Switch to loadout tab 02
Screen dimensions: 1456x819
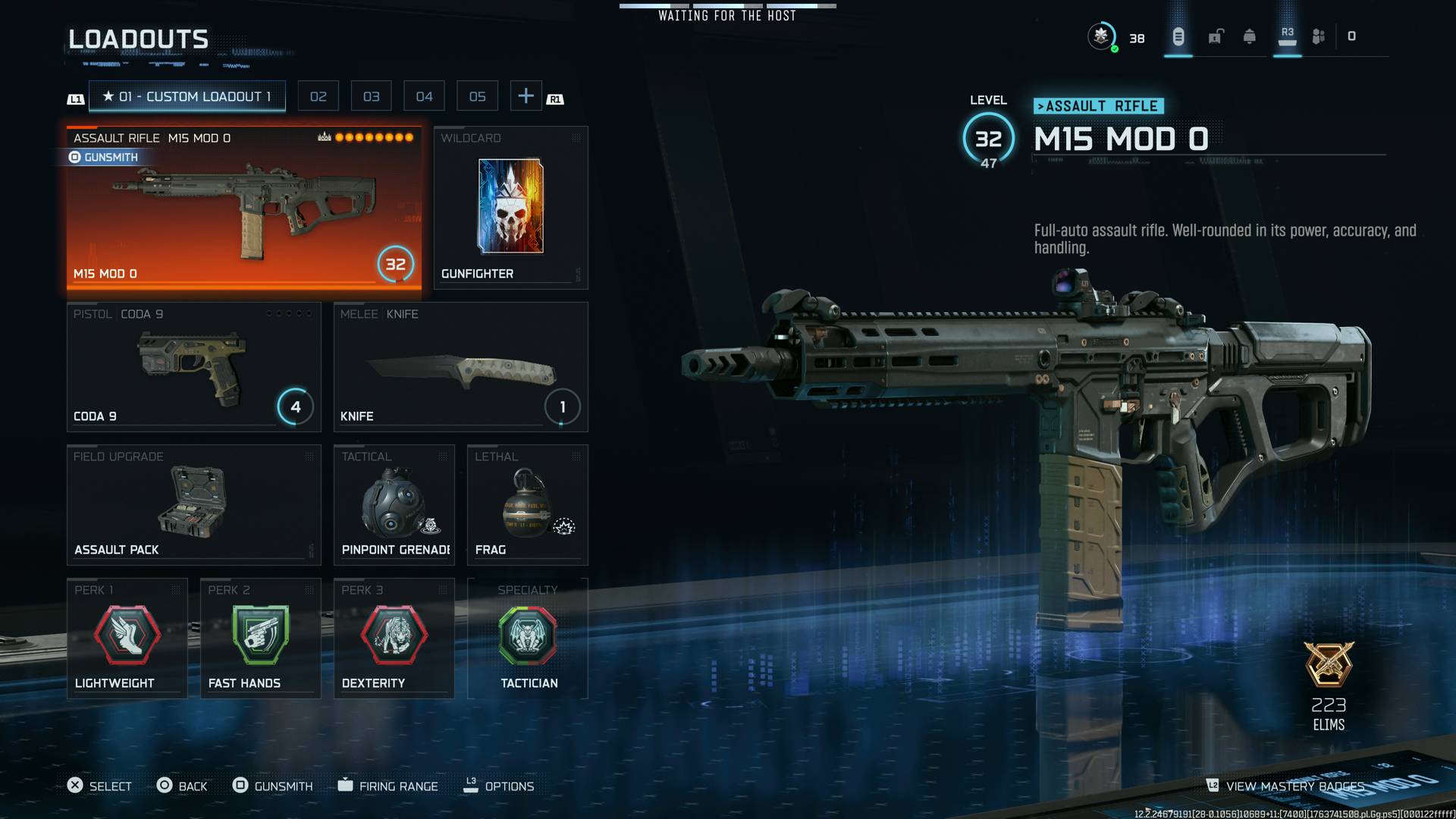318,96
